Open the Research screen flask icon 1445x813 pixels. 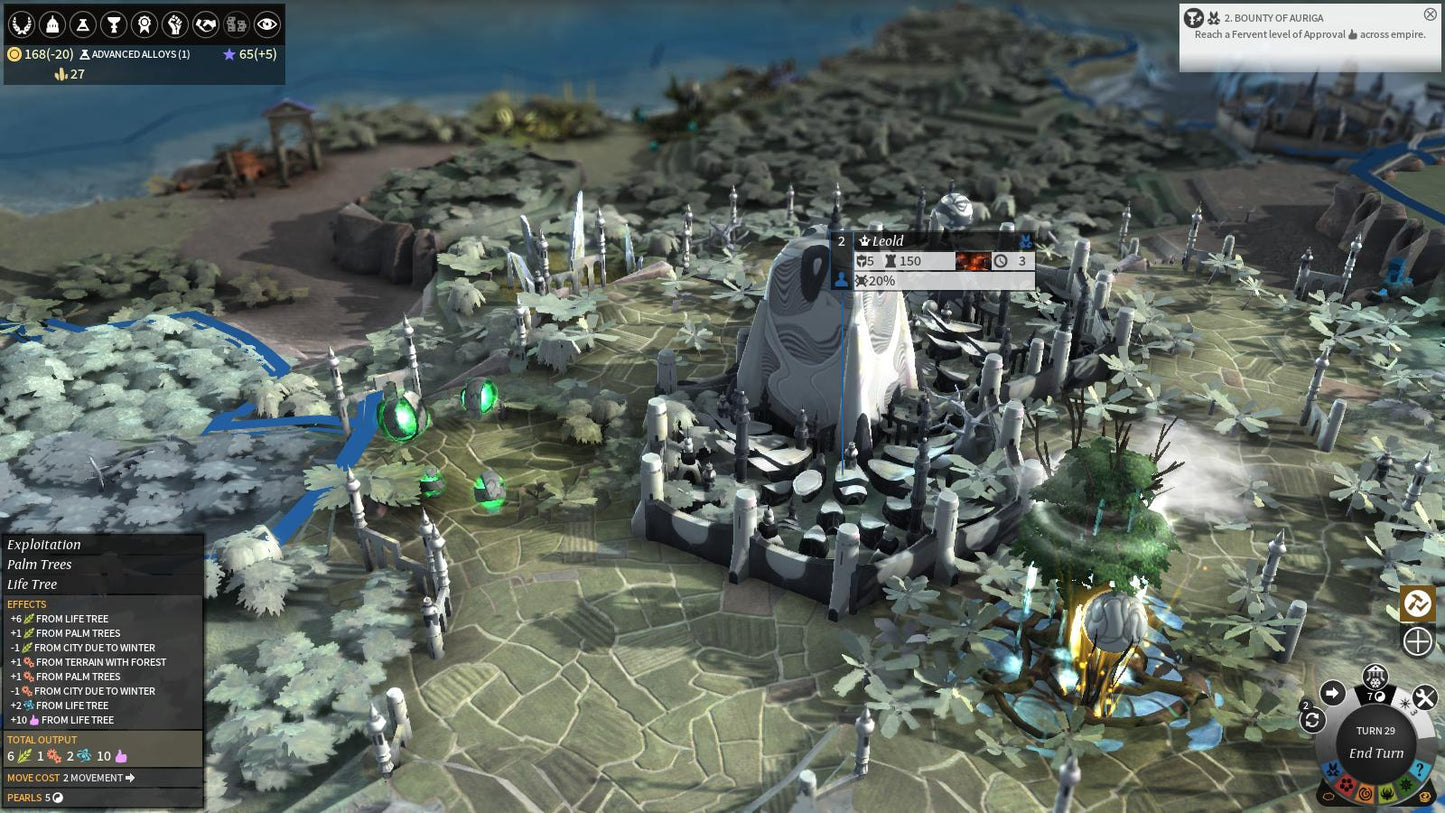[83, 24]
